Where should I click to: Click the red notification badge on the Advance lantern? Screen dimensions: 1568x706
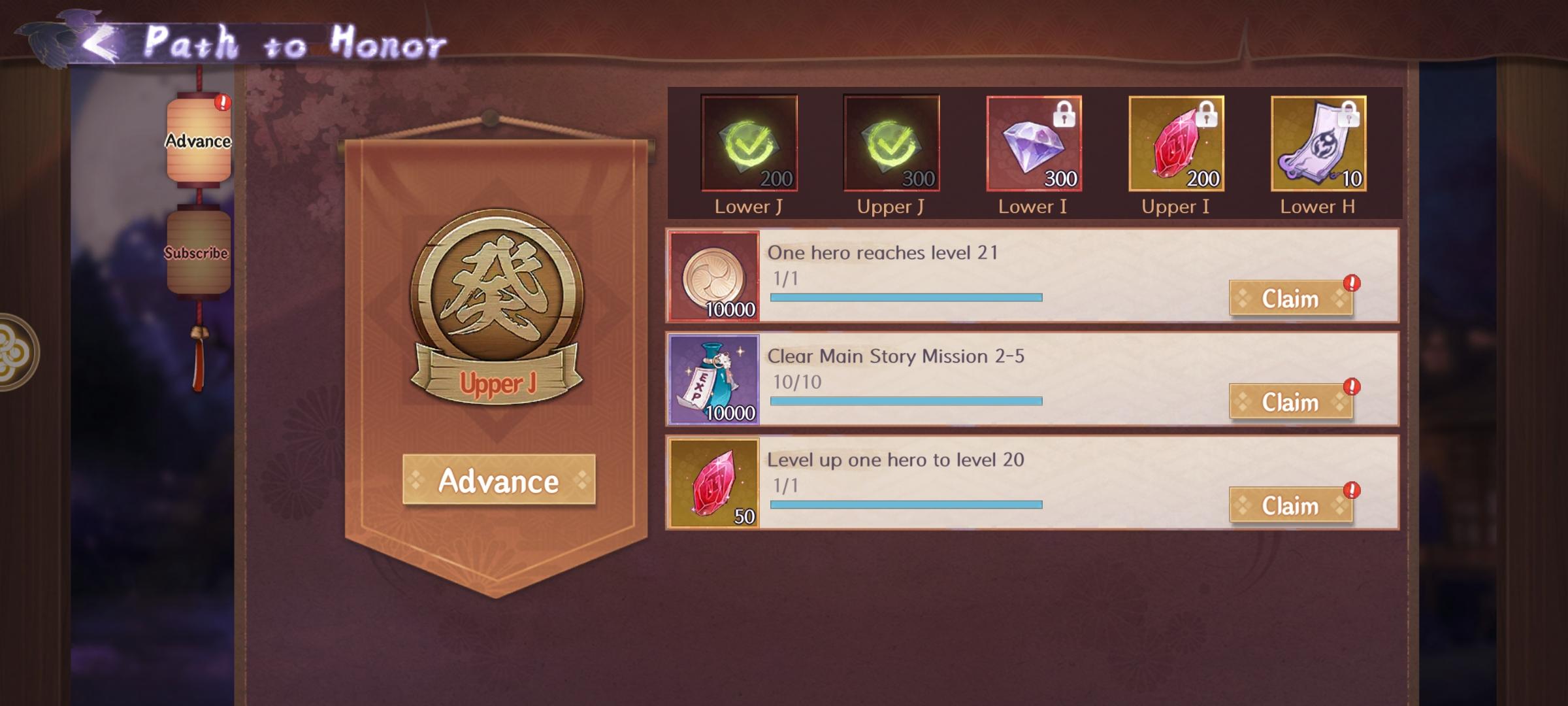coord(223,102)
